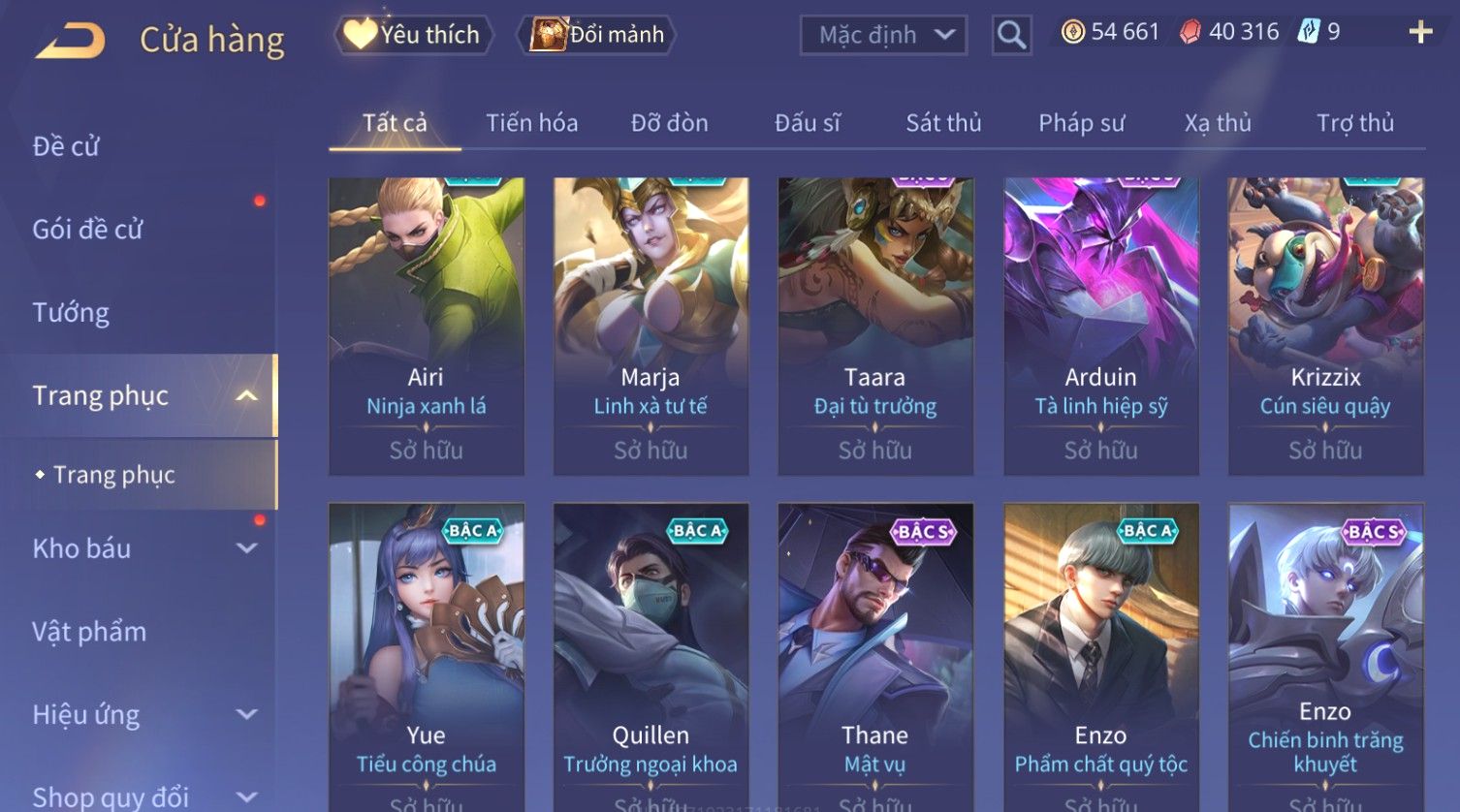Switch to the Tiến hóa tab
Screen dimensions: 1460x812
pyautogui.click(x=531, y=123)
